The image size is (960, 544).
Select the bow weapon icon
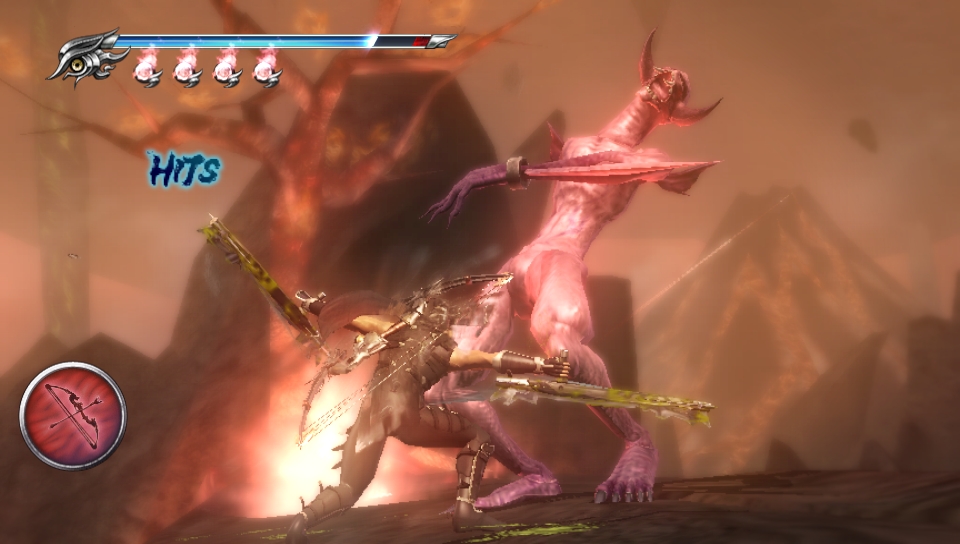click(73, 415)
